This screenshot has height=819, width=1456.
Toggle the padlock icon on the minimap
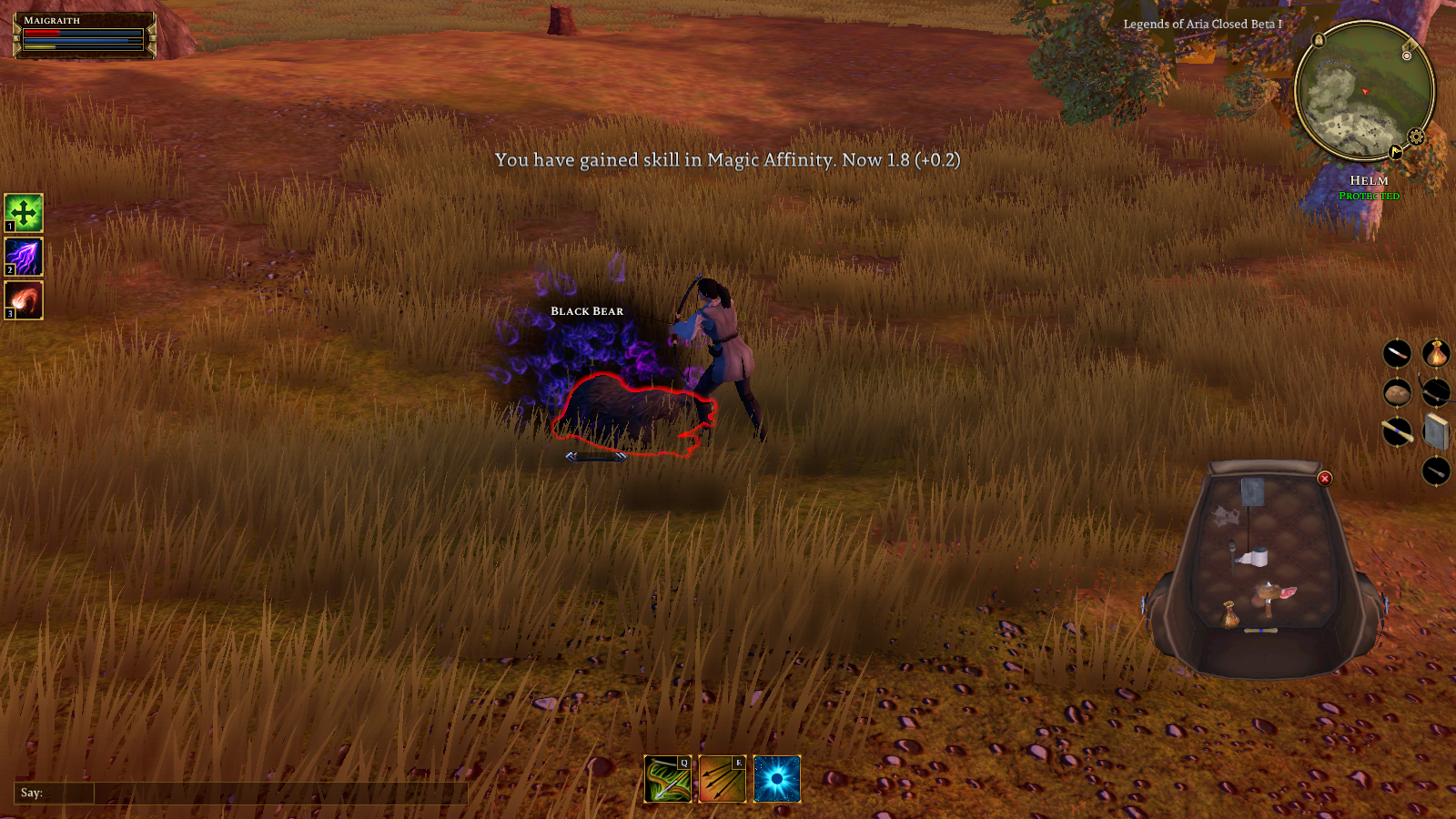pyautogui.click(x=1319, y=41)
